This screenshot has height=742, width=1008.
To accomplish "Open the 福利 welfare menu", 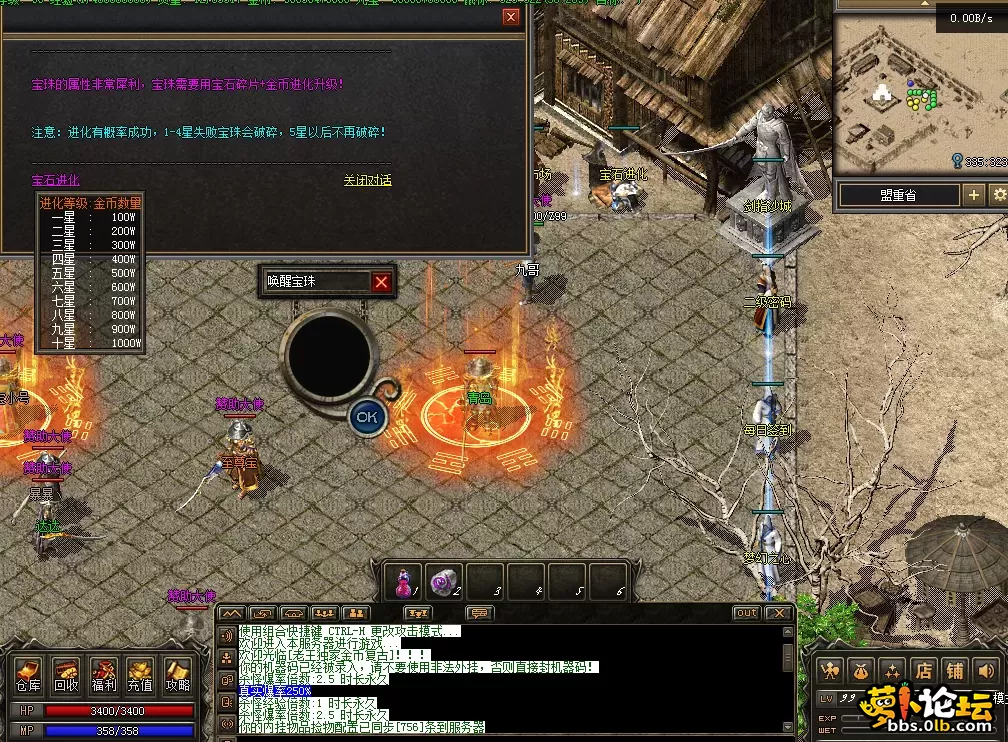I will (103, 674).
